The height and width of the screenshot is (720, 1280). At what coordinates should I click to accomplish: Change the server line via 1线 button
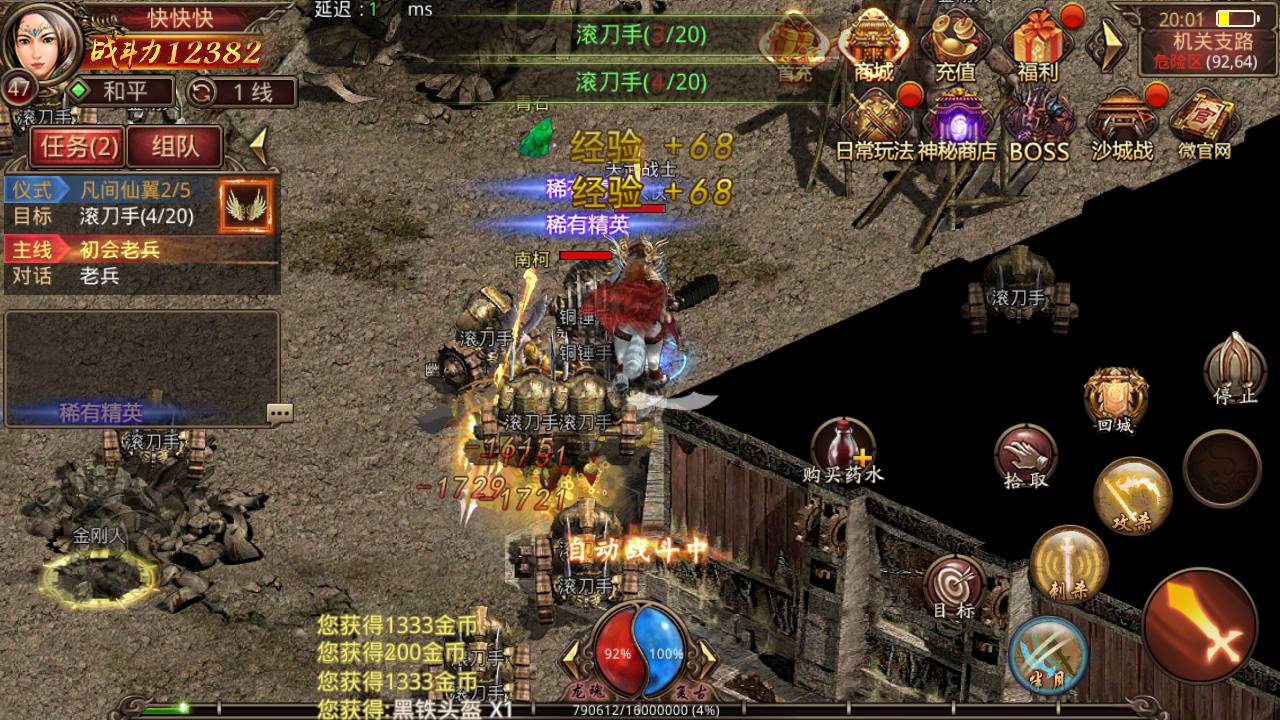240,92
